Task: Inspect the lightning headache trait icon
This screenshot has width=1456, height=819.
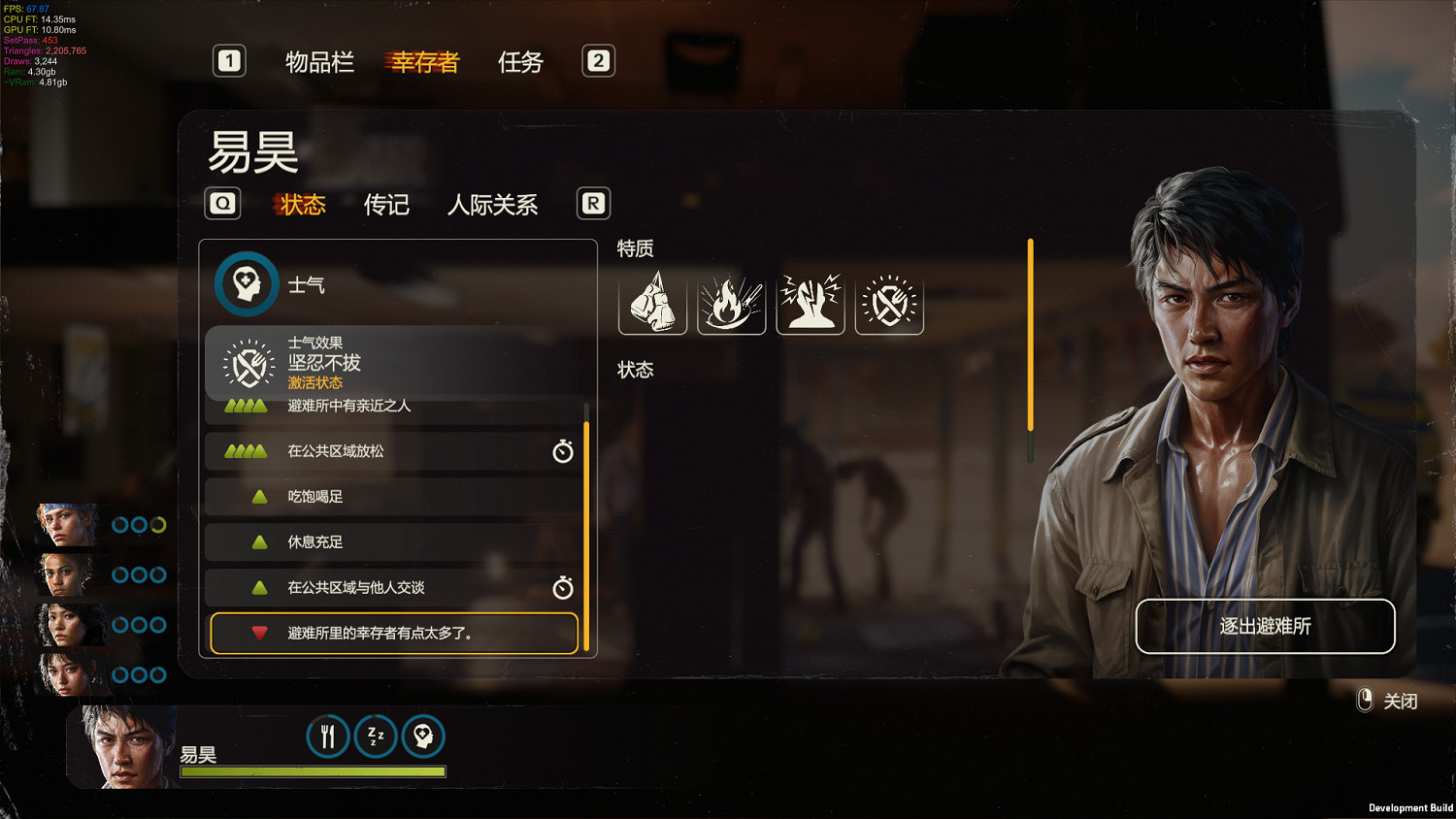Action: pos(810,303)
